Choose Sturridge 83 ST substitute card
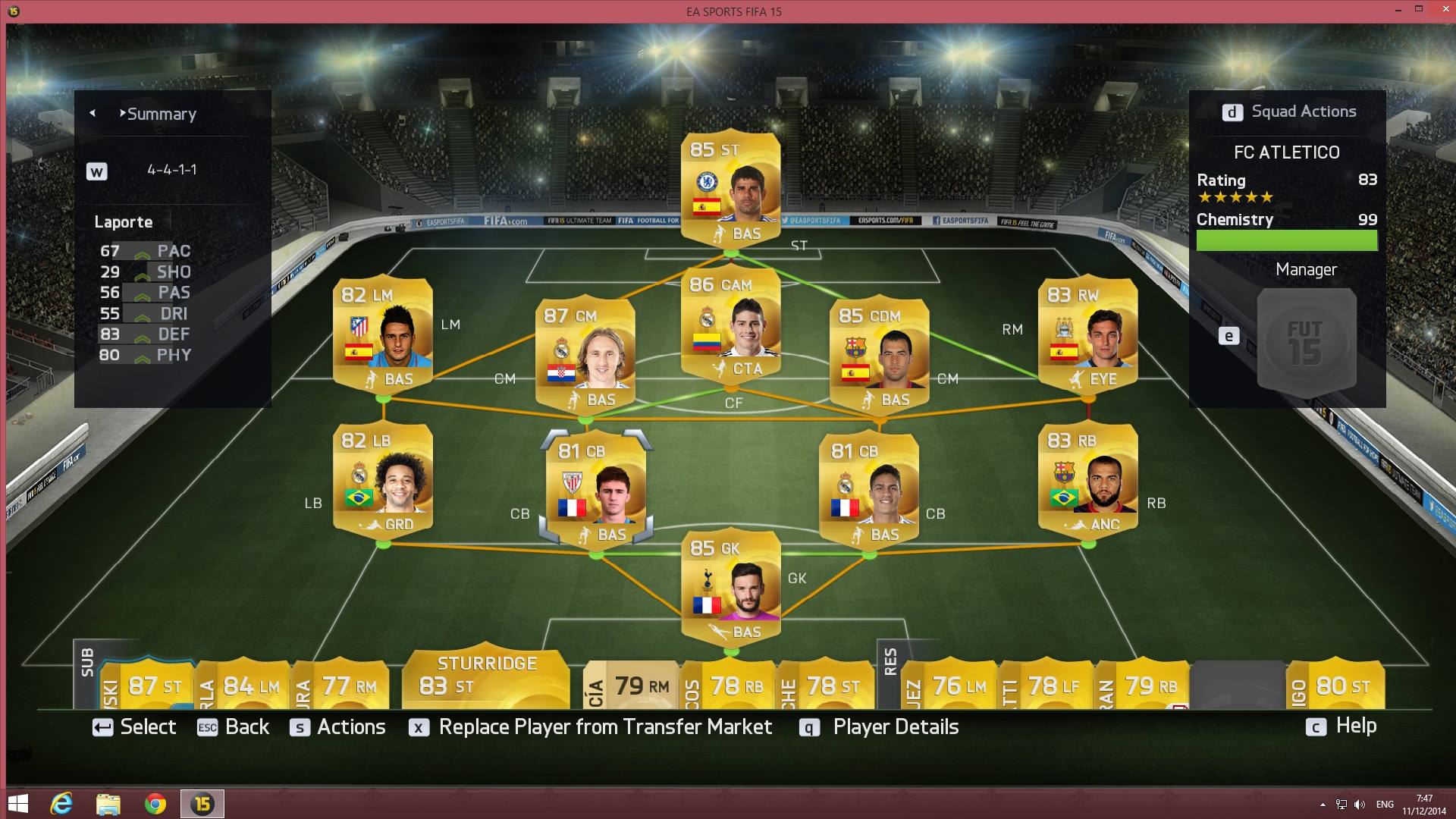The image size is (1456, 819). point(486,679)
